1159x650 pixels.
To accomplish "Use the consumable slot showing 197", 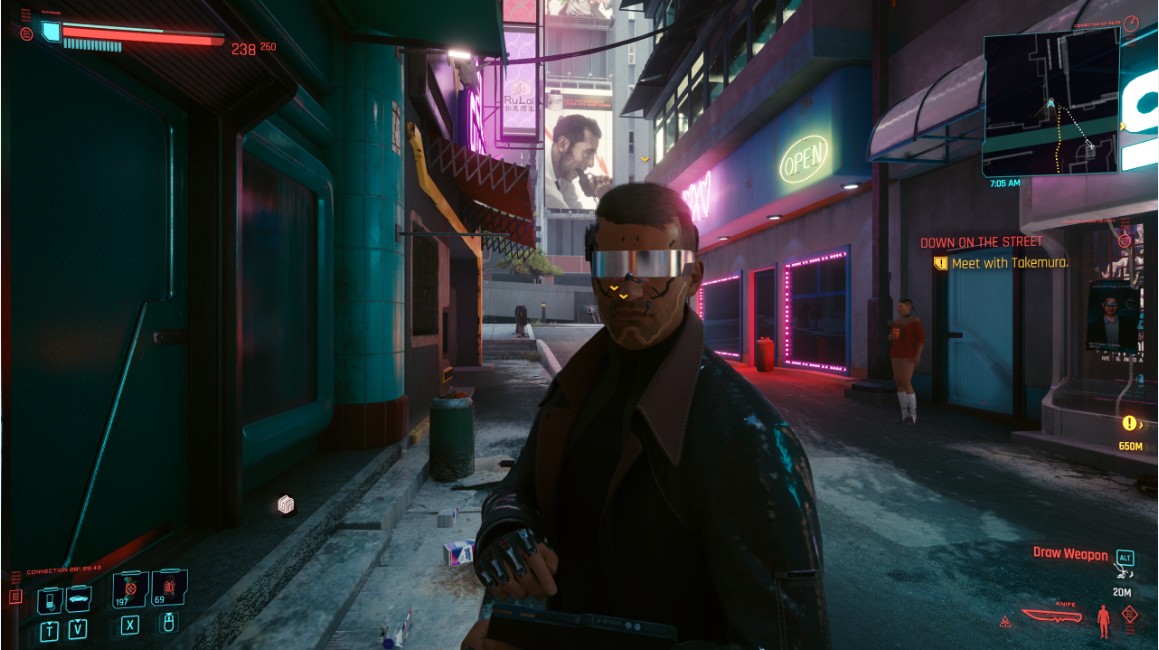I will pyautogui.click(x=130, y=589).
